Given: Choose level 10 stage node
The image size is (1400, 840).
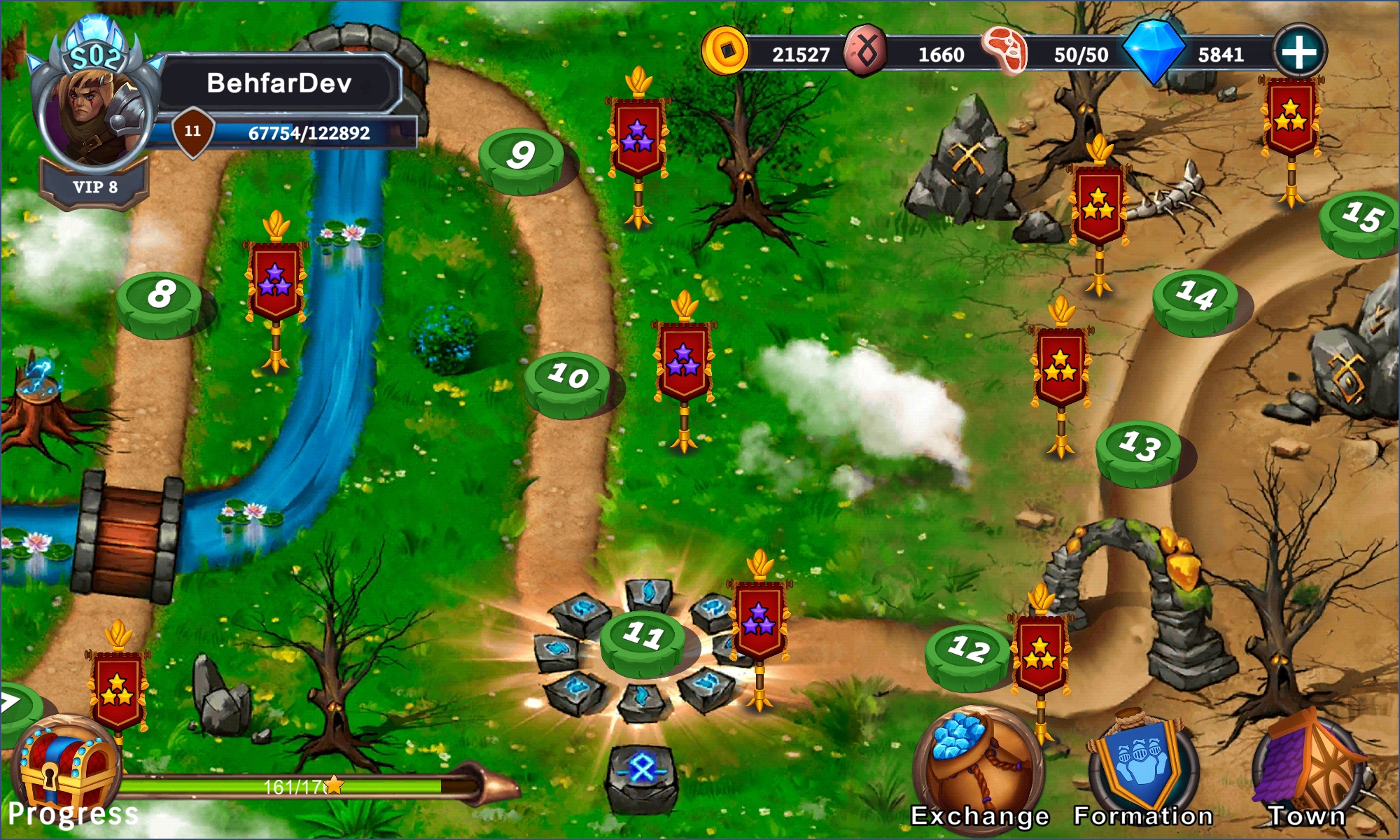Looking at the screenshot, I should click(568, 380).
